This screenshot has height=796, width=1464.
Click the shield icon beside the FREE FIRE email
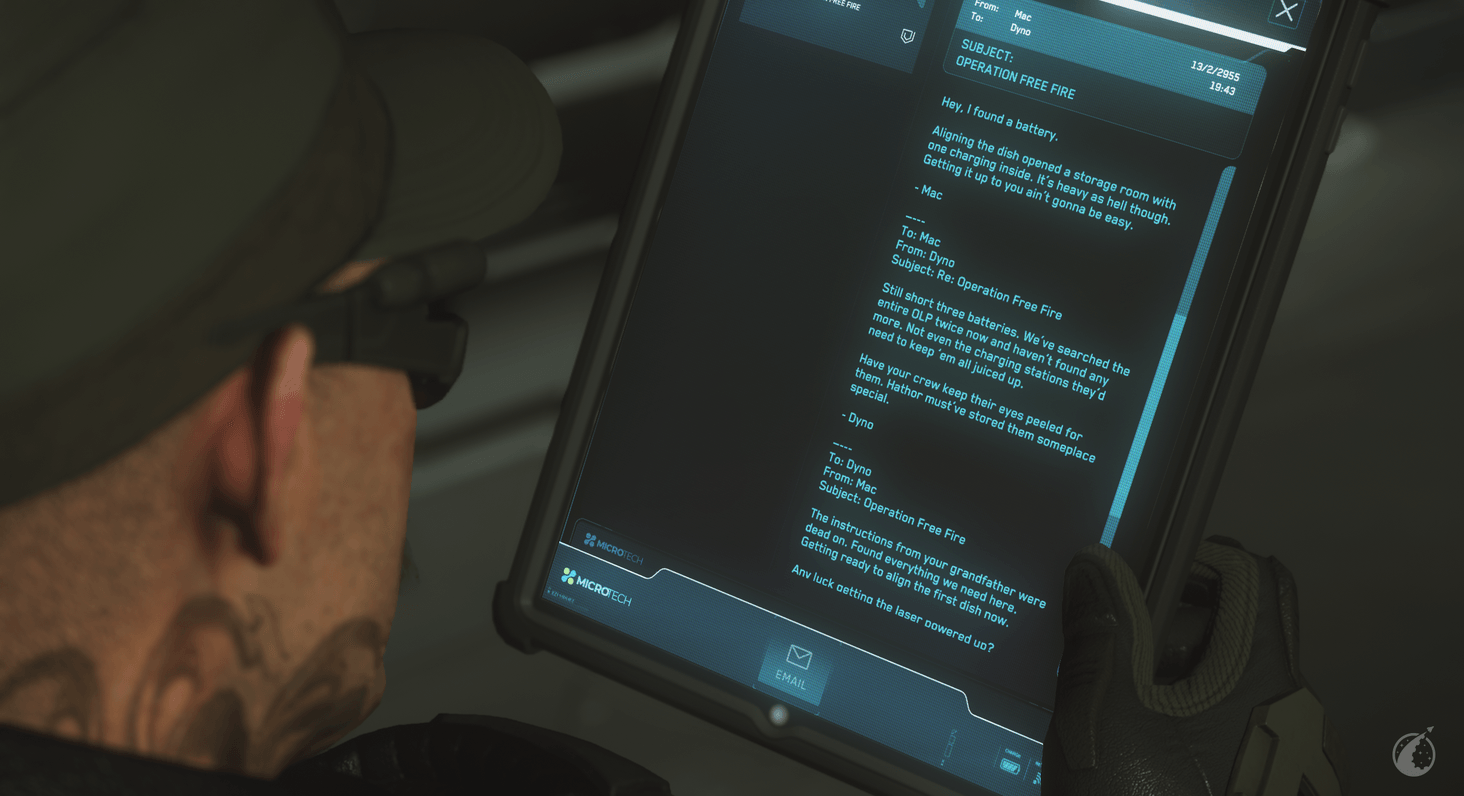908,36
